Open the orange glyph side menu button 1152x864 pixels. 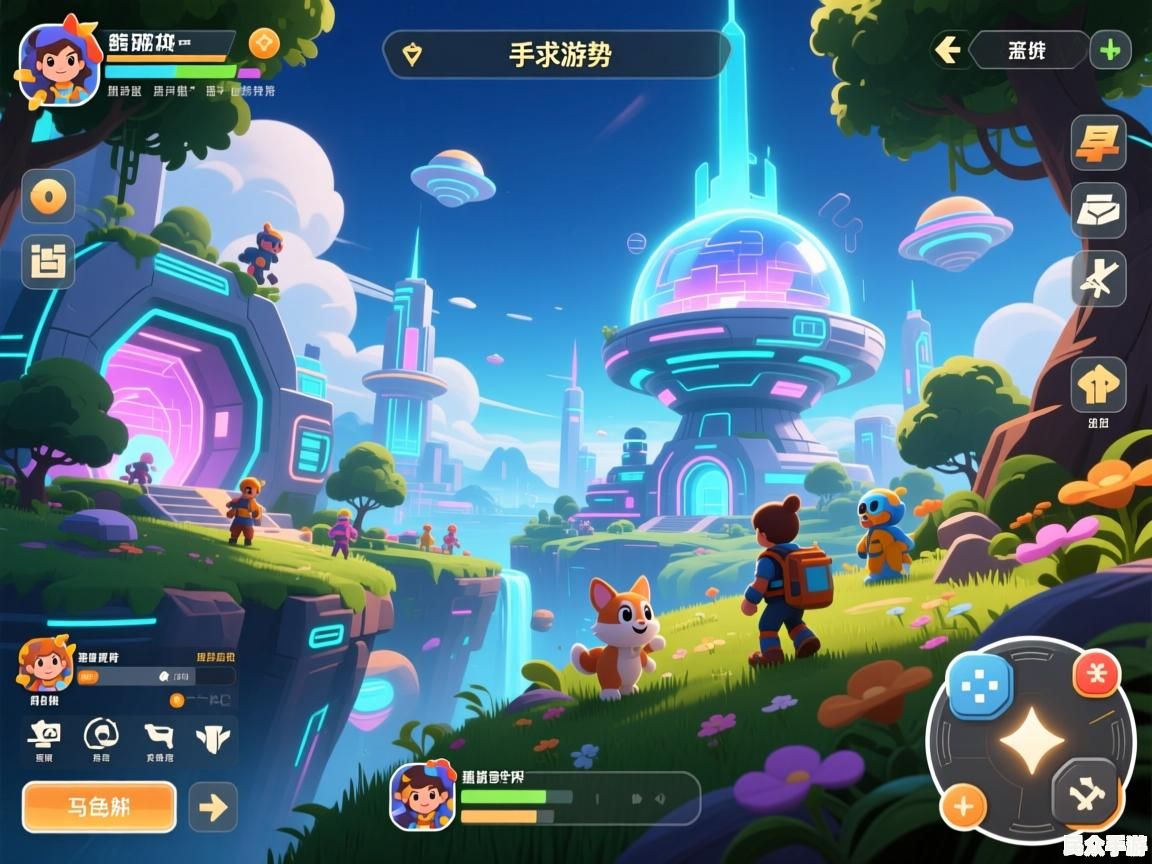[1098, 143]
